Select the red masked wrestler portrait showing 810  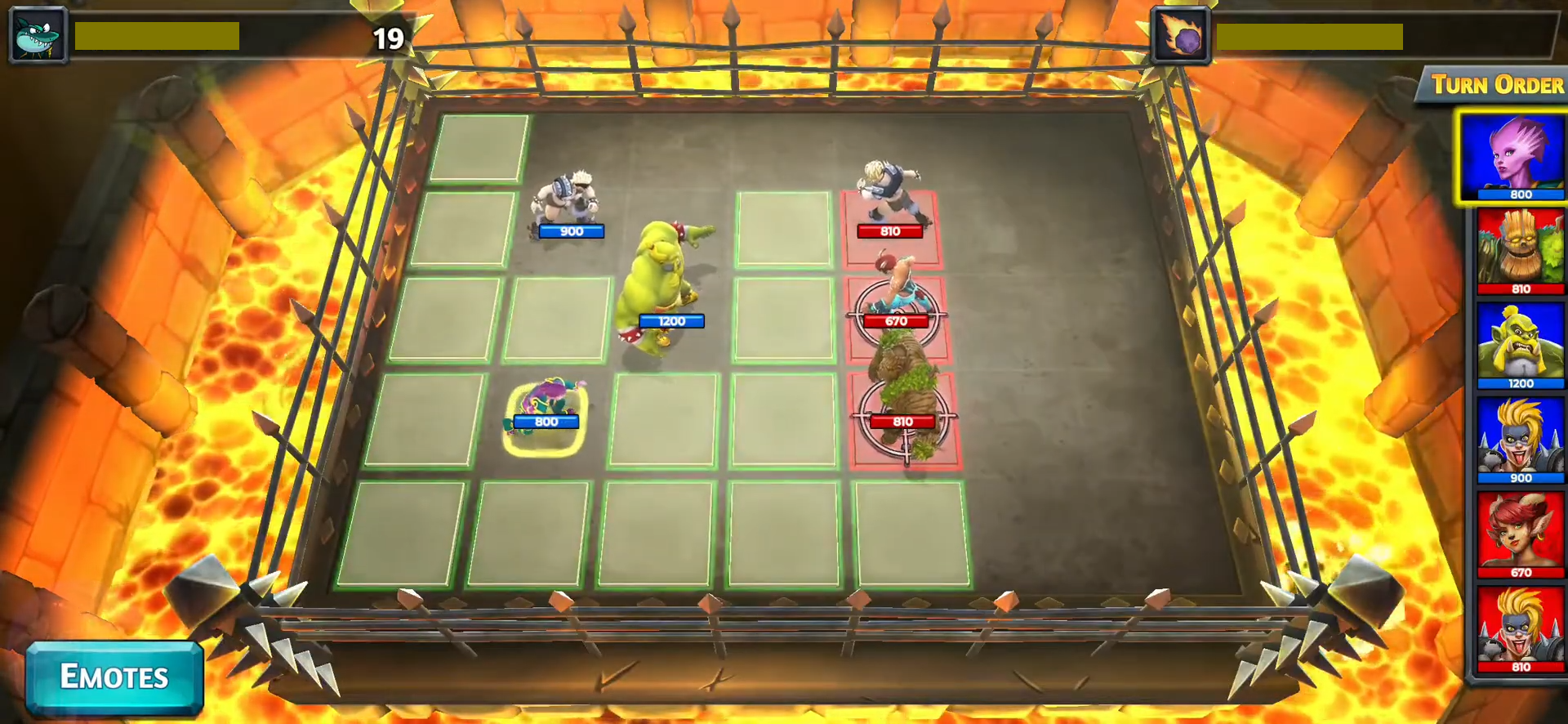1520,628
